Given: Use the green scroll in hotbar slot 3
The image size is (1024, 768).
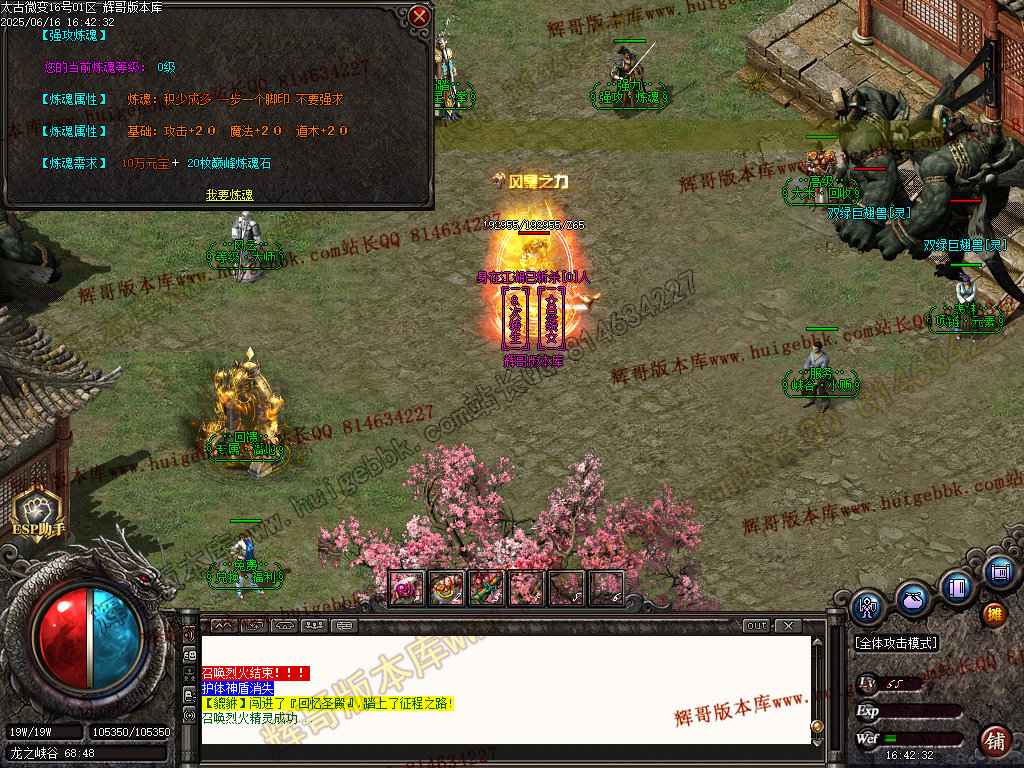Looking at the screenshot, I should pos(487,589).
